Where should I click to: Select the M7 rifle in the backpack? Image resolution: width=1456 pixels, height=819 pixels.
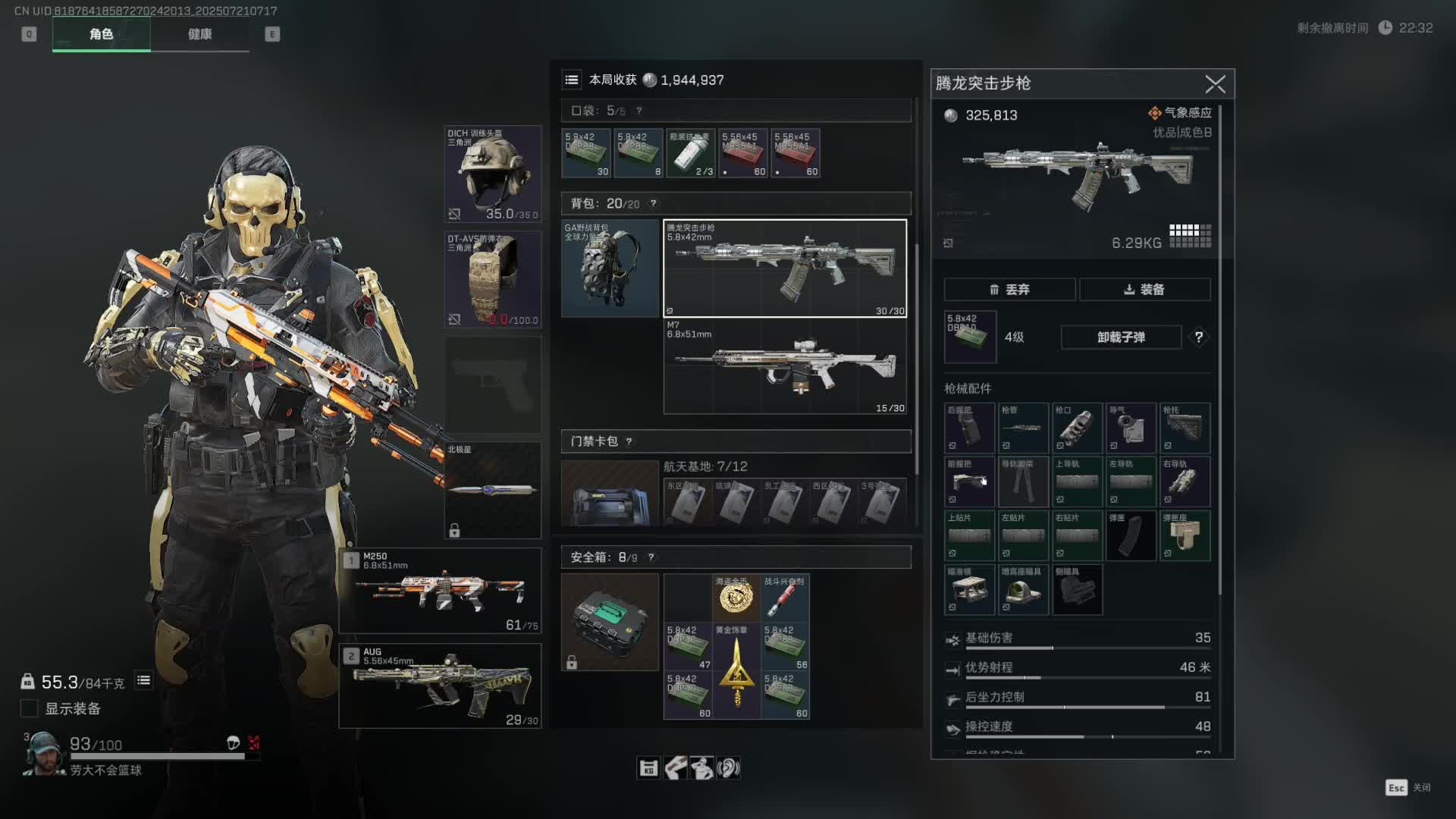(x=785, y=366)
